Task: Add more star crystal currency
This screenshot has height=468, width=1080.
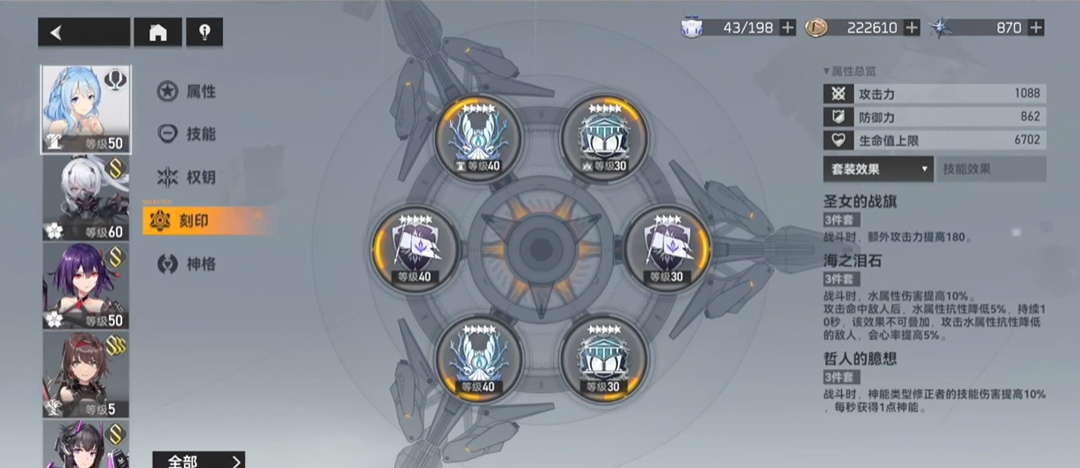Action: tap(1036, 28)
